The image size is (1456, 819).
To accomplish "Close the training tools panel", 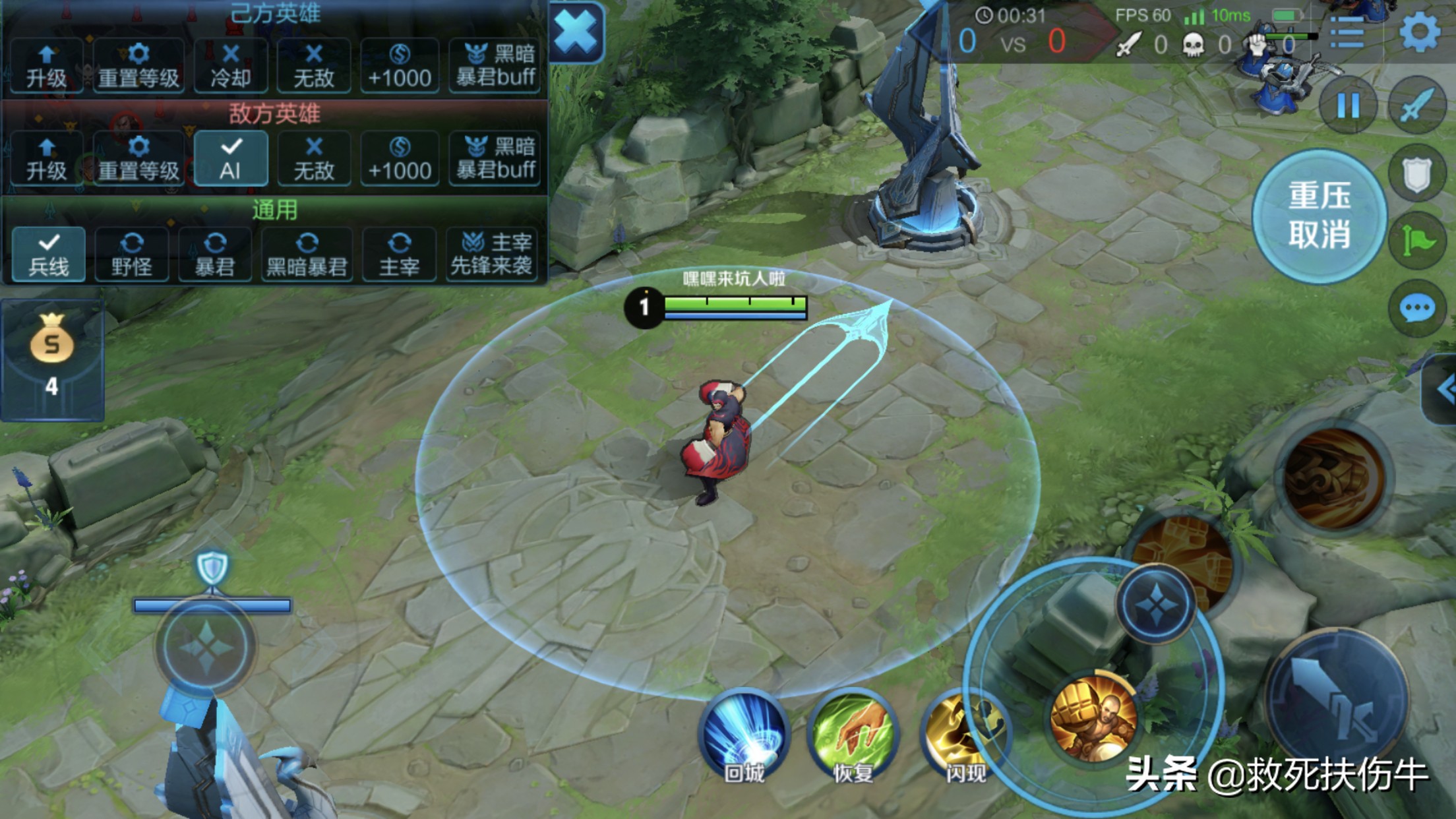I will (x=576, y=32).
